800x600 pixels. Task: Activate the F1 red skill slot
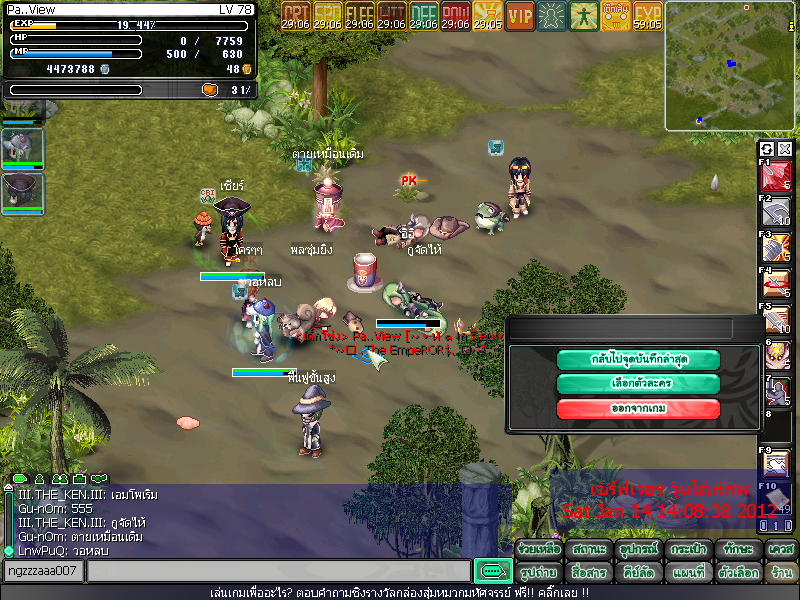pyautogui.click(x=777, y=176)
